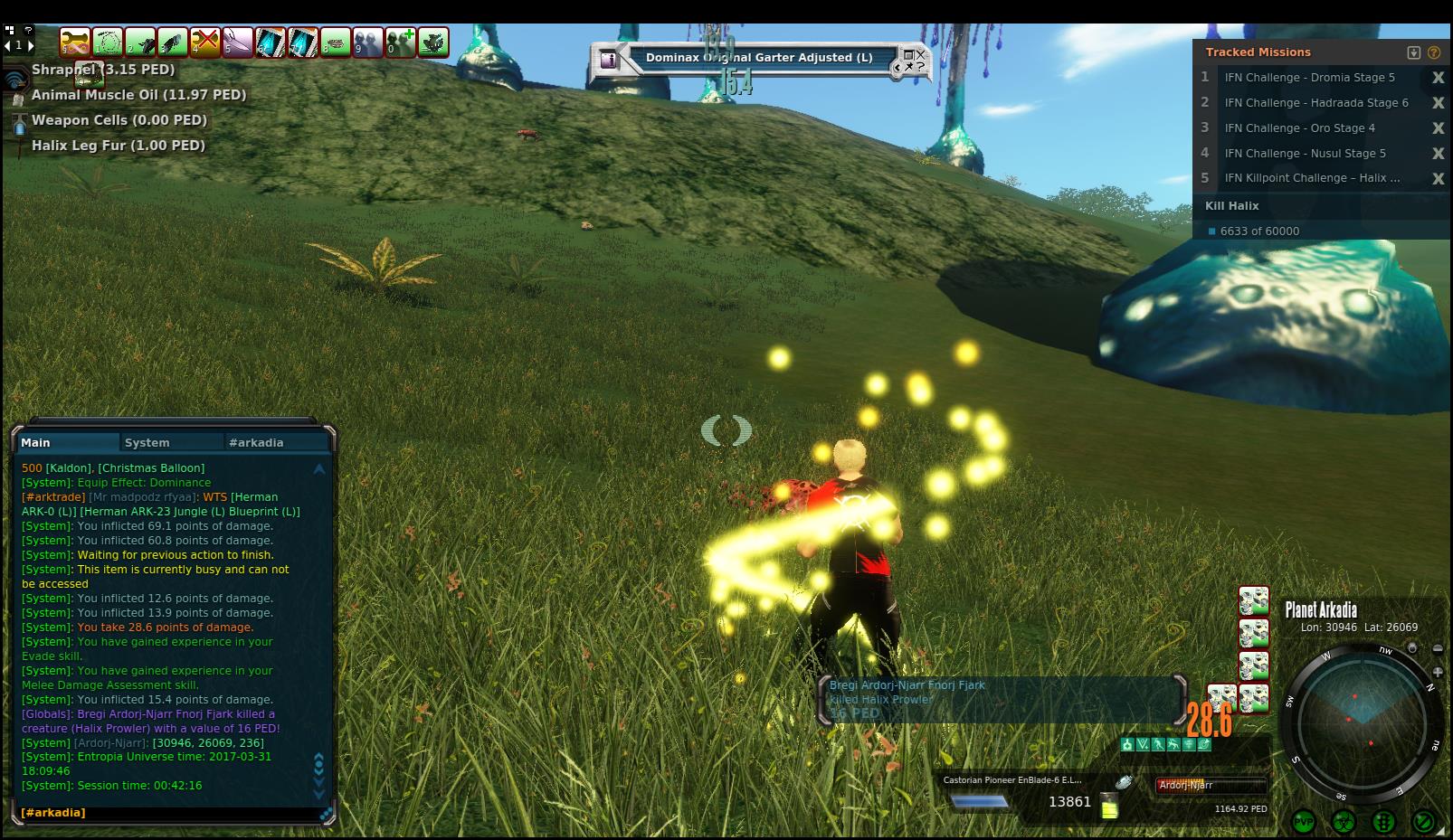This screenshot has width=1453, height=840.
Task: Click the traffic light icon below the radar
Action: pyautogui.click(x=1383, y=821)
